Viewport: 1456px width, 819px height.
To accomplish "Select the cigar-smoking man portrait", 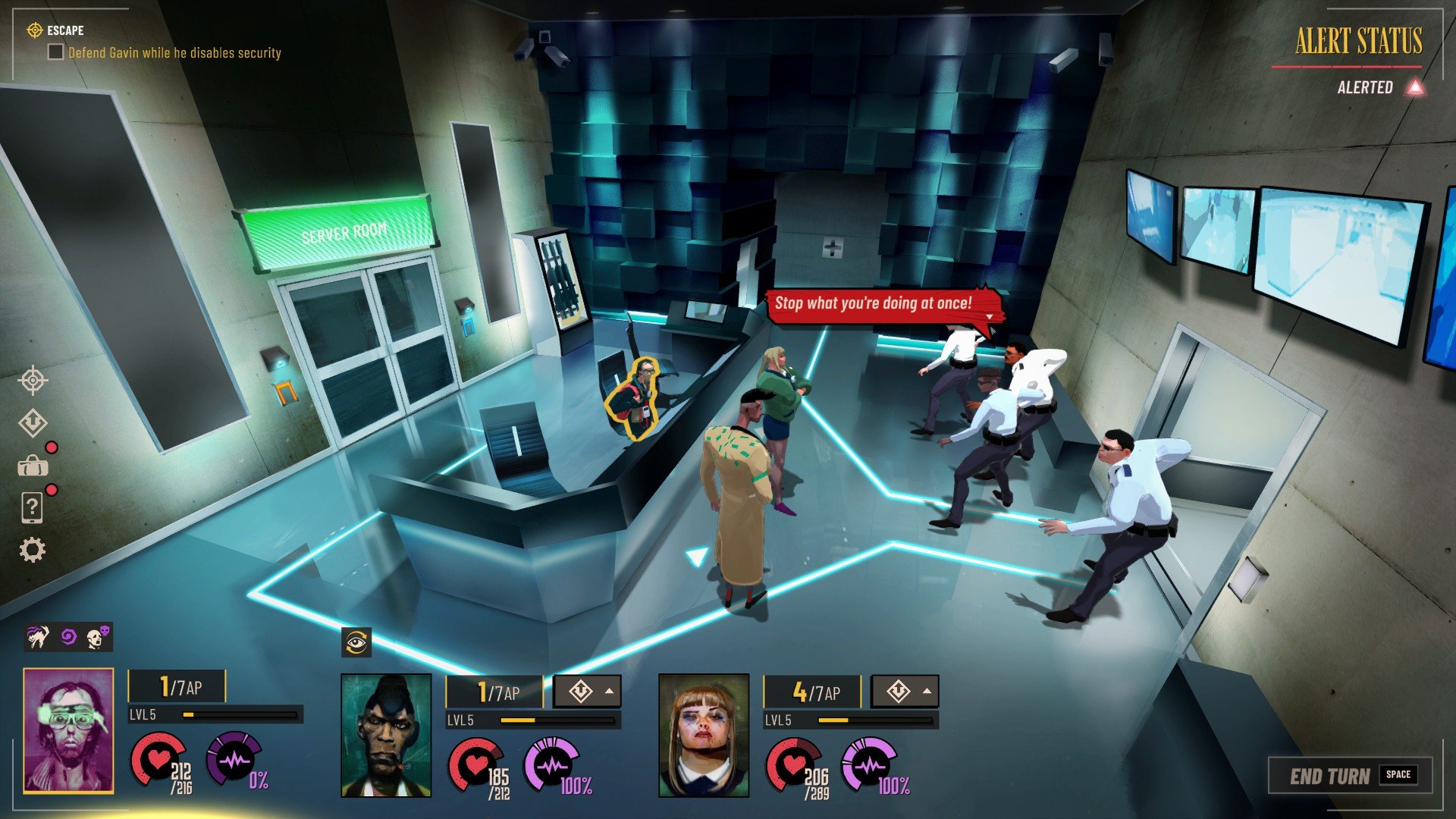I will click(386, 736).
